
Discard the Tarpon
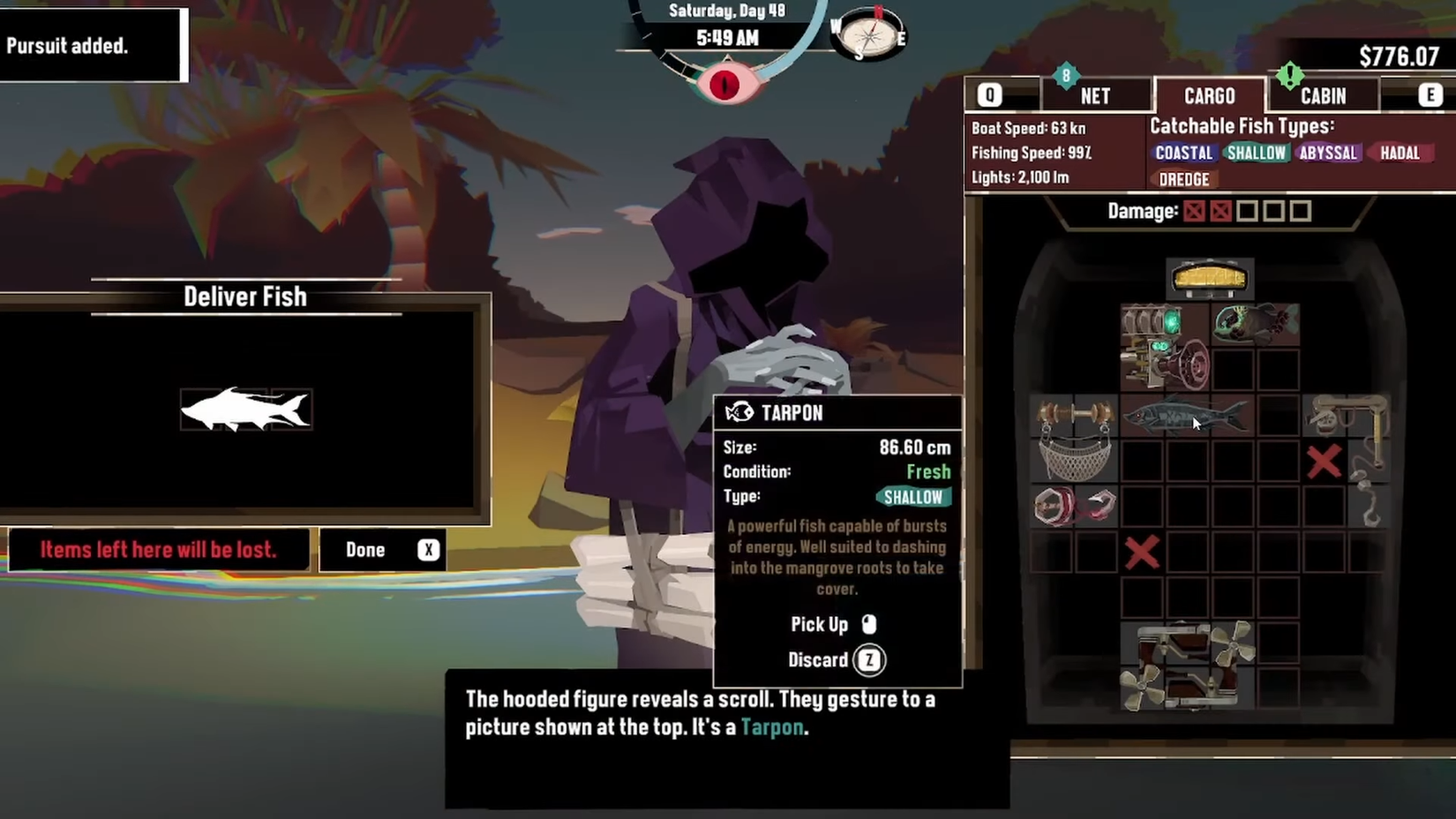(867, 659)
